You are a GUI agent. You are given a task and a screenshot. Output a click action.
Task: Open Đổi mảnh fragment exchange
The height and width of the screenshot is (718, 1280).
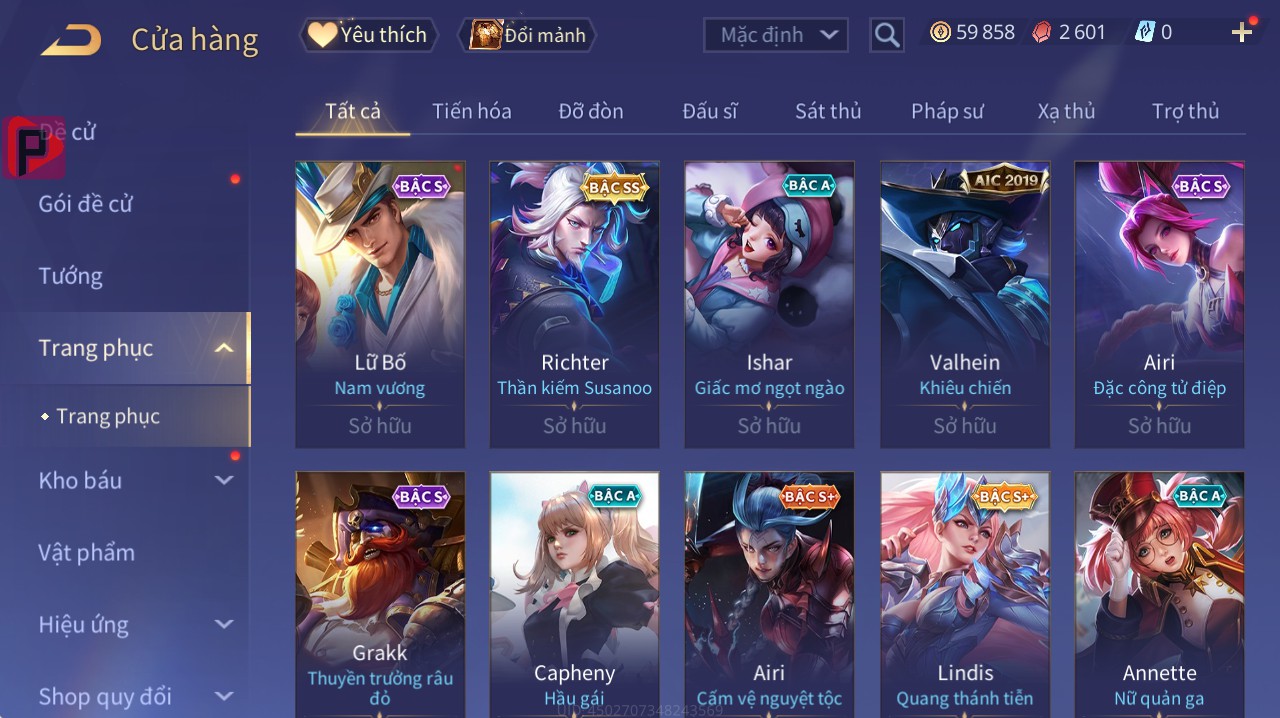(527, 35)
